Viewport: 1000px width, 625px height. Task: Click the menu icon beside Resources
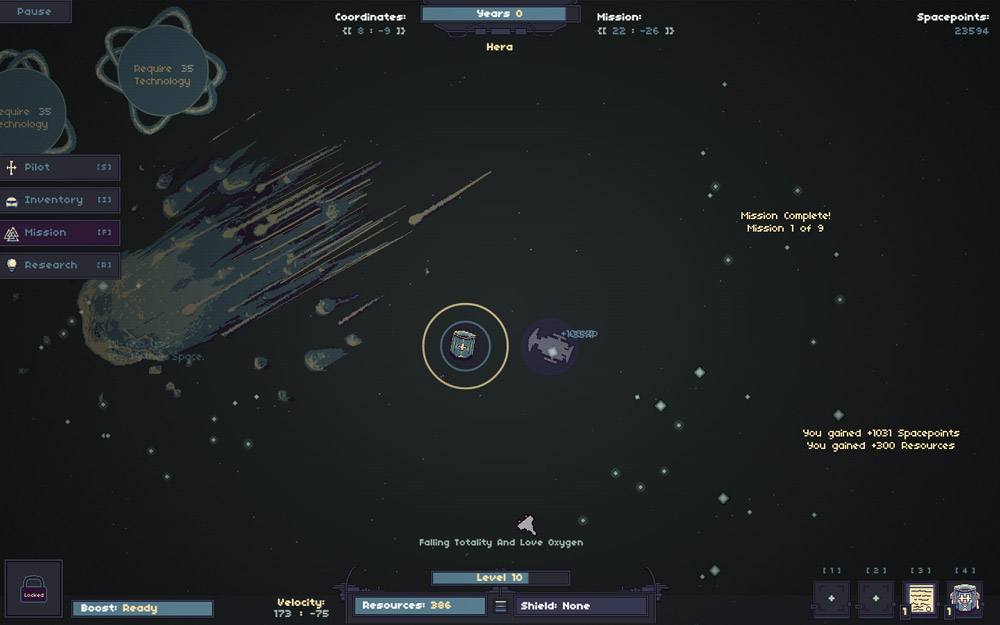click(501, 606)
